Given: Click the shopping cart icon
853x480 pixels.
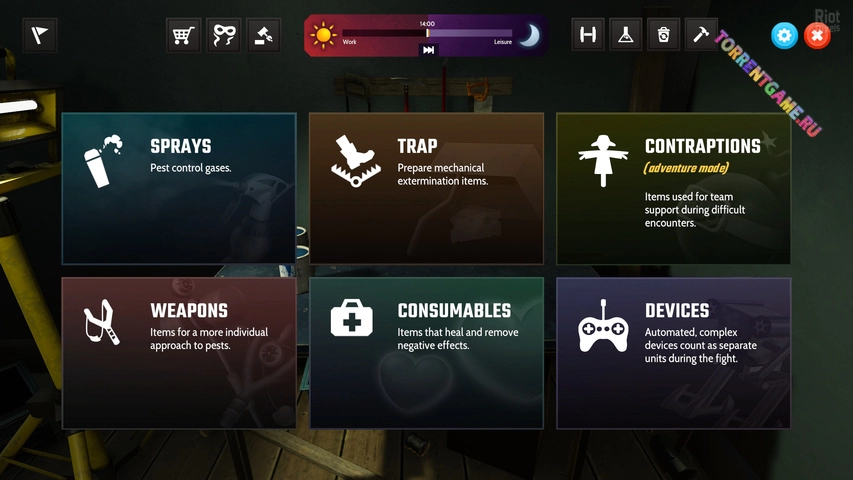Looking at the screenshot, I should pos(183,36).
